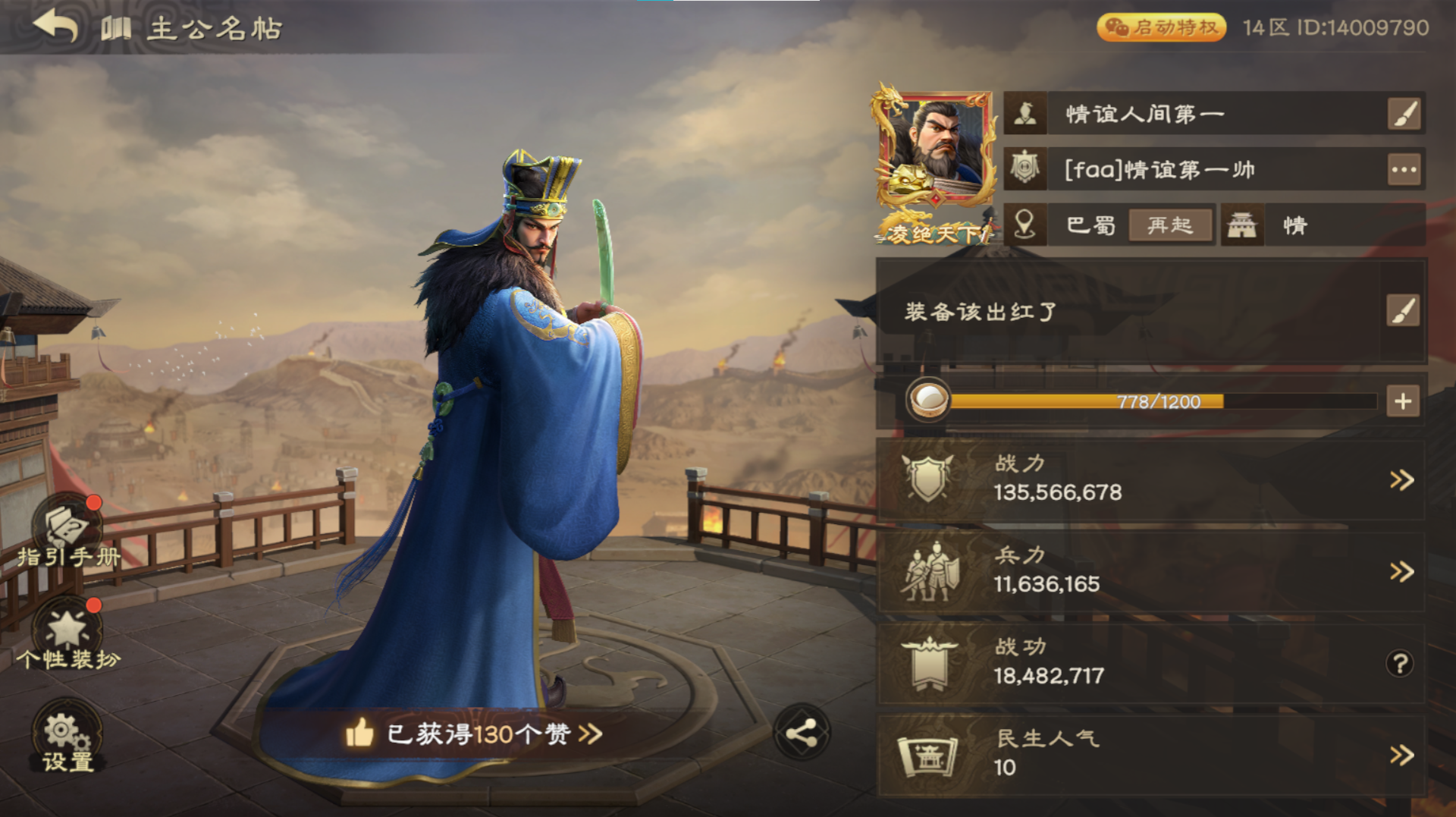Open the 设置 settings menu

click(67, 737)
